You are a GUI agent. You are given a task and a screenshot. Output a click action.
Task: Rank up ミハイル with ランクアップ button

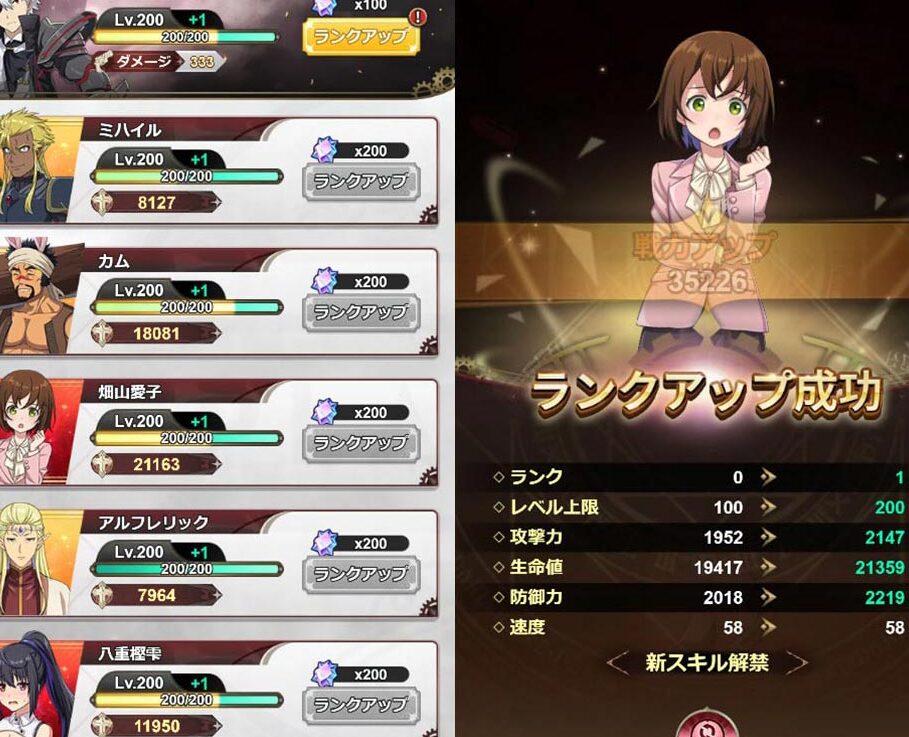click(x=360, y=182)
